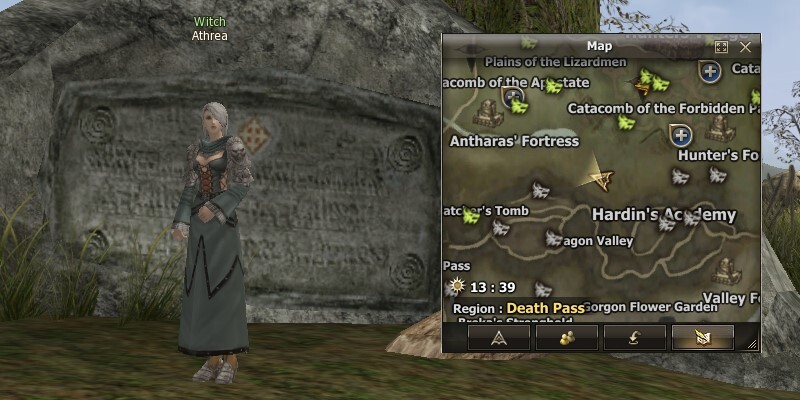Image resolution: width=800 pixels, height=400 pixels.
Task: Click the highlighted flag map button
Action: click(x=702, y=337)
